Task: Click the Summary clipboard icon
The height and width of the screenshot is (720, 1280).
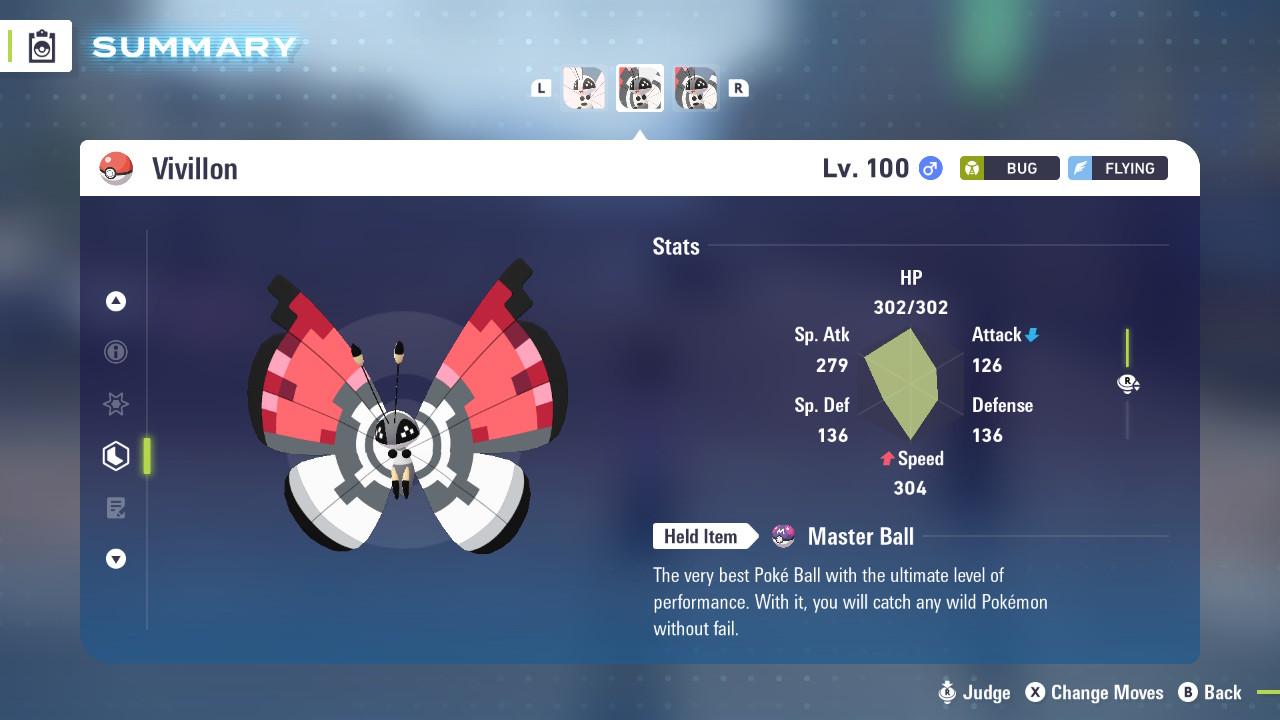Action: point(42,47)
